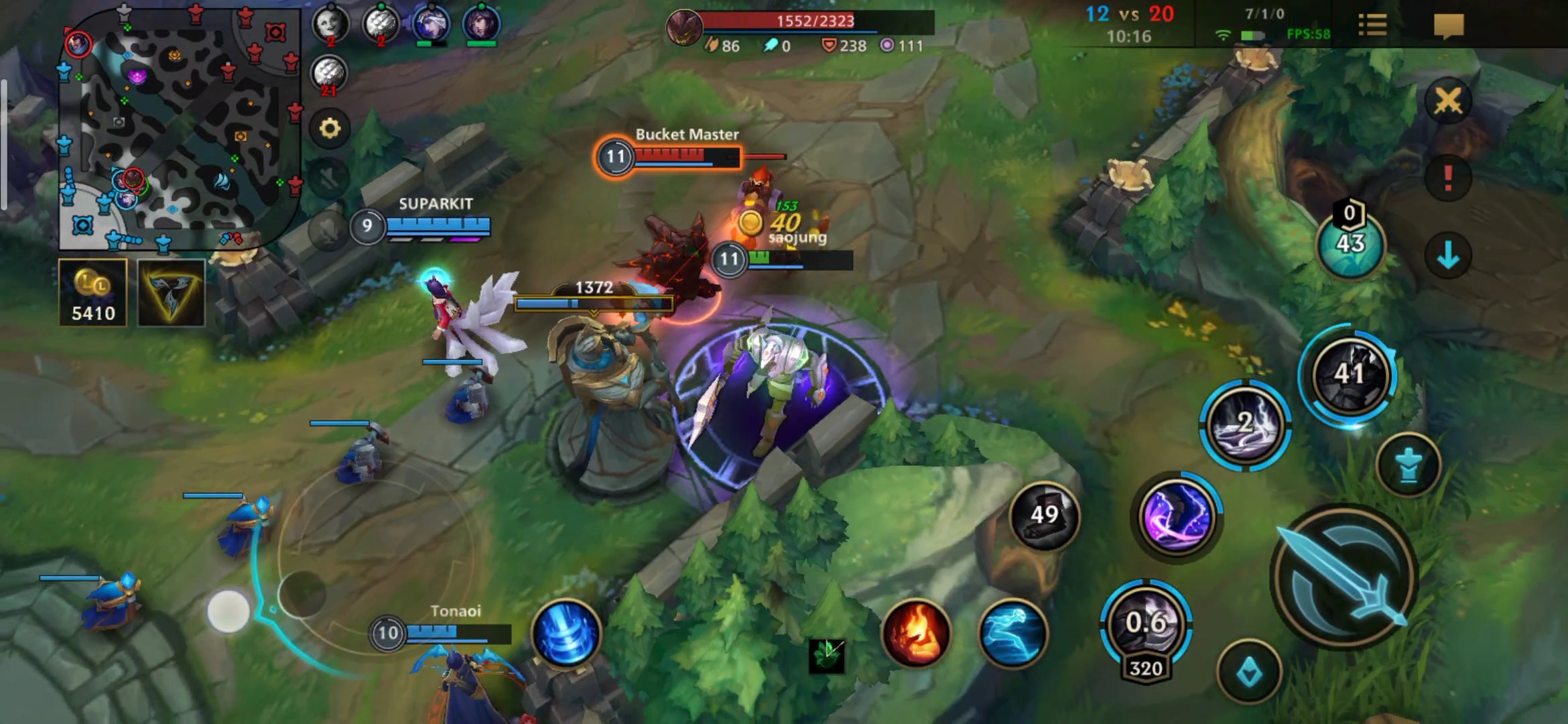Viewport: 1568px width, 724px height.
Task: Send the blue down-arrow ping
Action: (1448, 255)
